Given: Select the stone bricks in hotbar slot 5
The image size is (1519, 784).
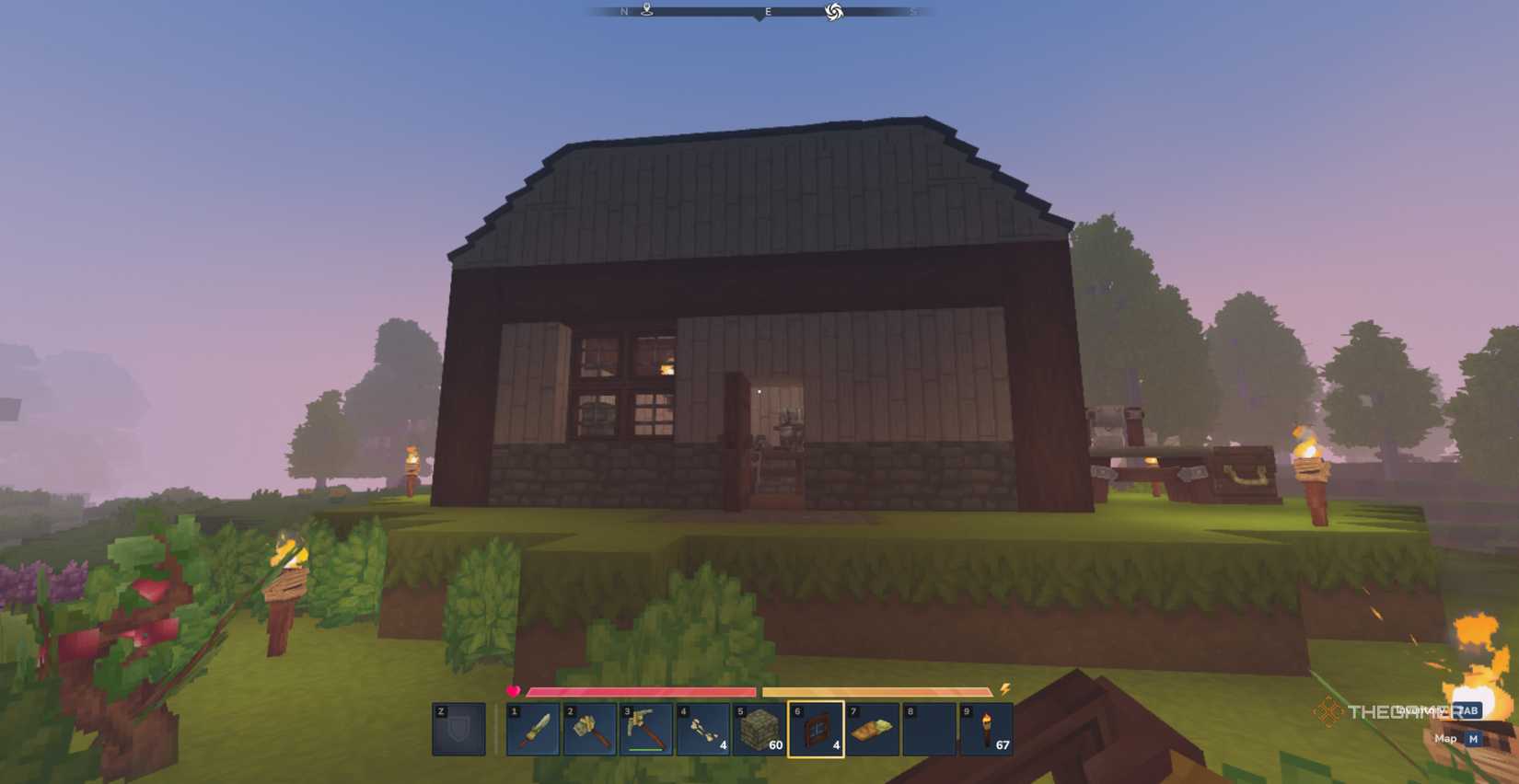Looking at the screenshot, I should 760,730.
